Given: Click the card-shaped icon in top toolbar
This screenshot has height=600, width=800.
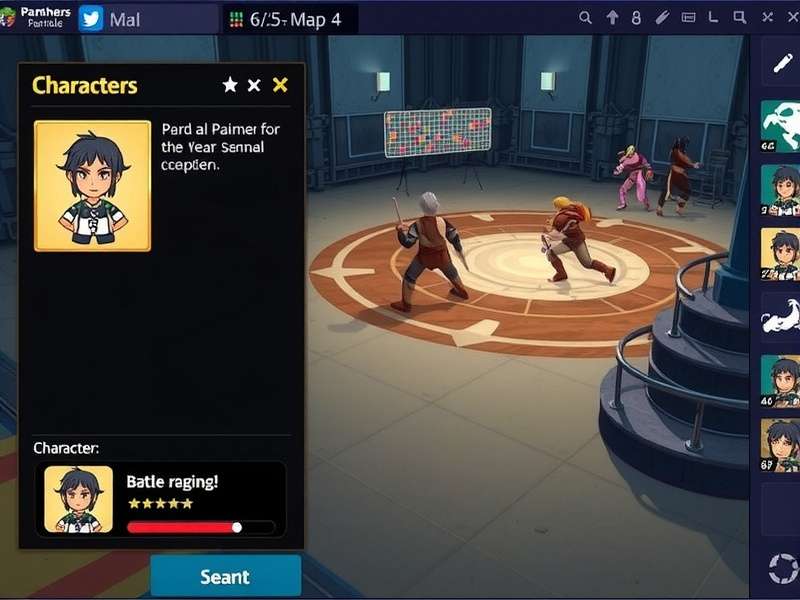Looking at the screenshot, I should point(689,18).
